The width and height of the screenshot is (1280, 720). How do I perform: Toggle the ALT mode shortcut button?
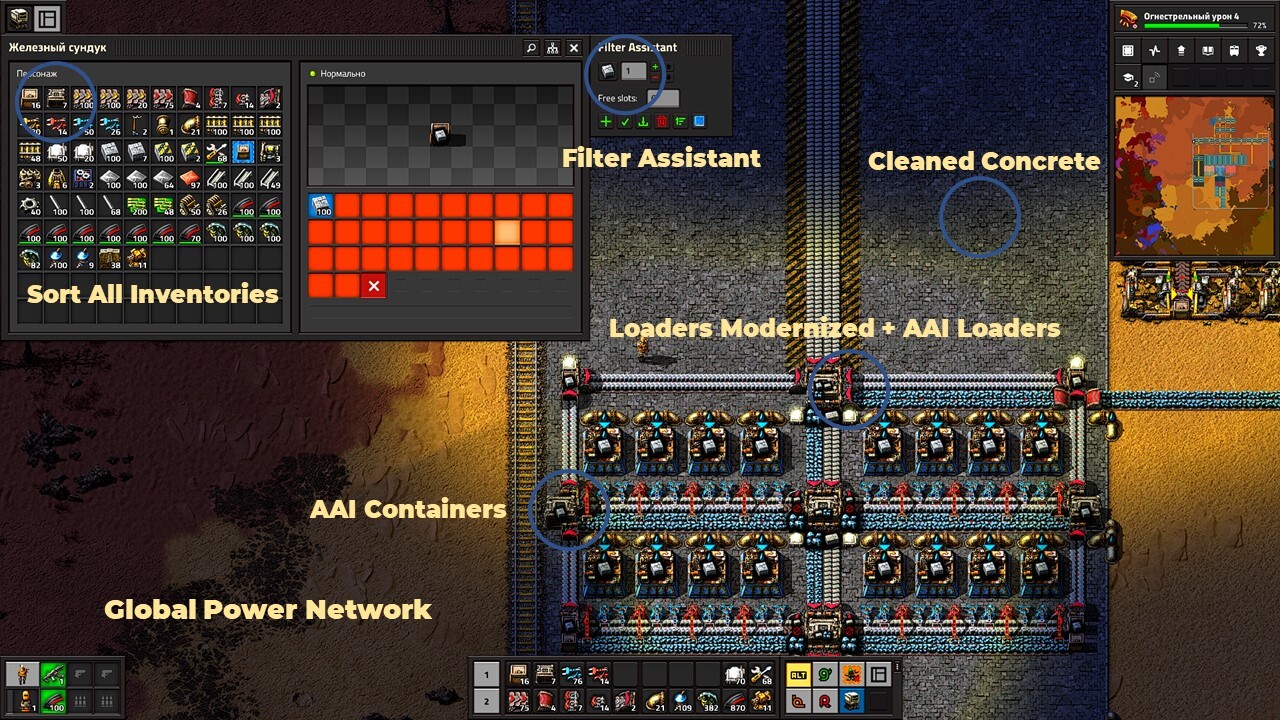[x=798, y=674]
